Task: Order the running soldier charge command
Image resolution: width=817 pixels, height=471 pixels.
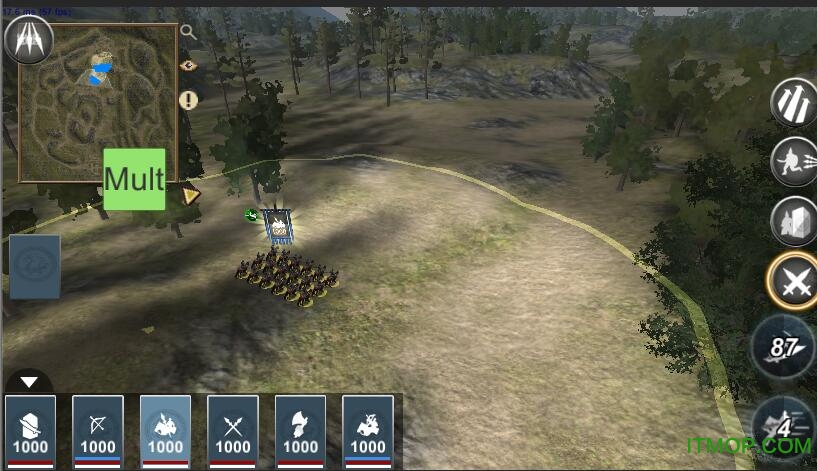Action: click(x=794, y=161)
